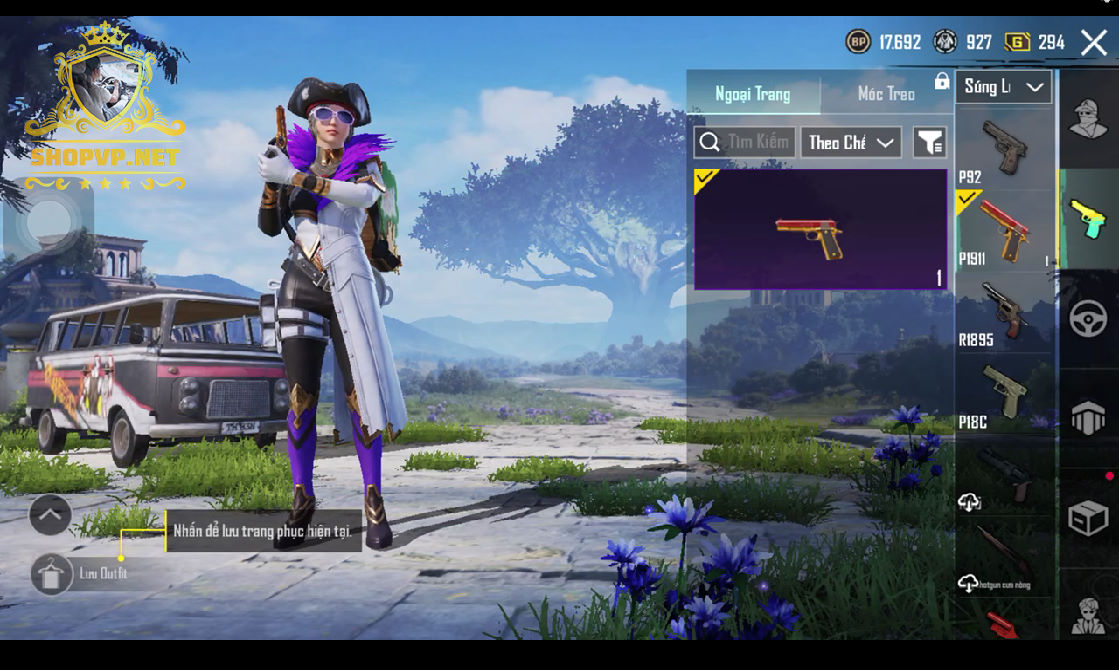This screenshot has height=670, width=1119.
Task: Pick the R1895 revolver entry
Action: (x=1003, y=312)
